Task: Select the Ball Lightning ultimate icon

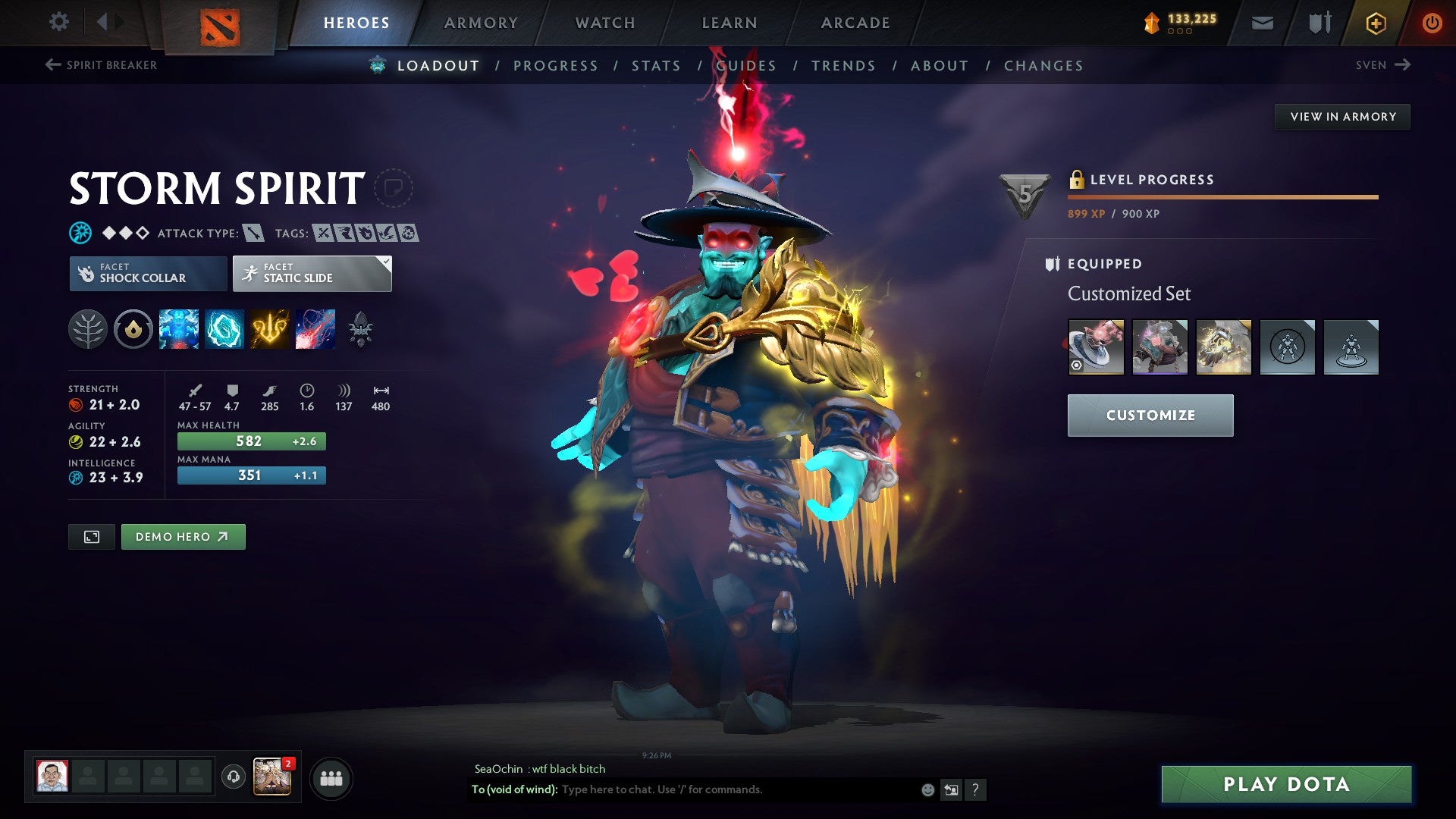Action: click(316, 329)
